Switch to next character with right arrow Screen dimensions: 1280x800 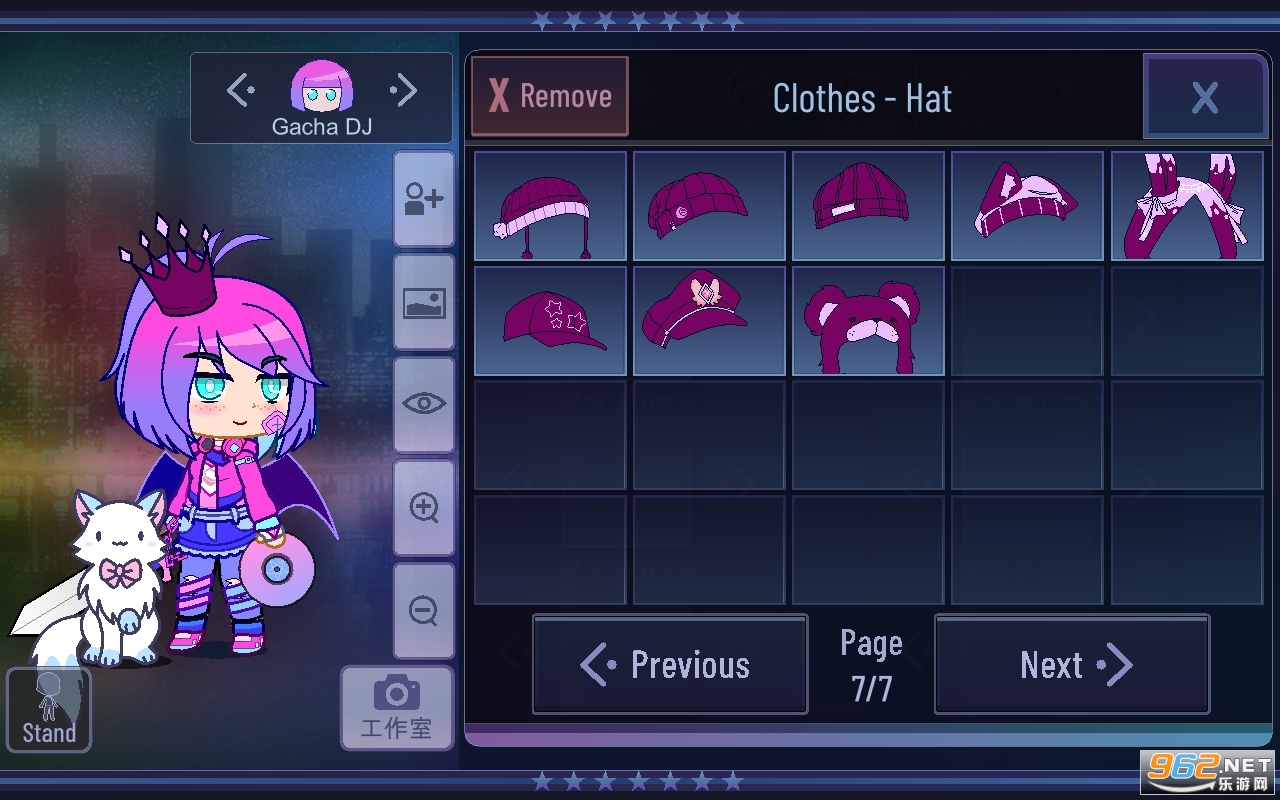coord(403,91)
